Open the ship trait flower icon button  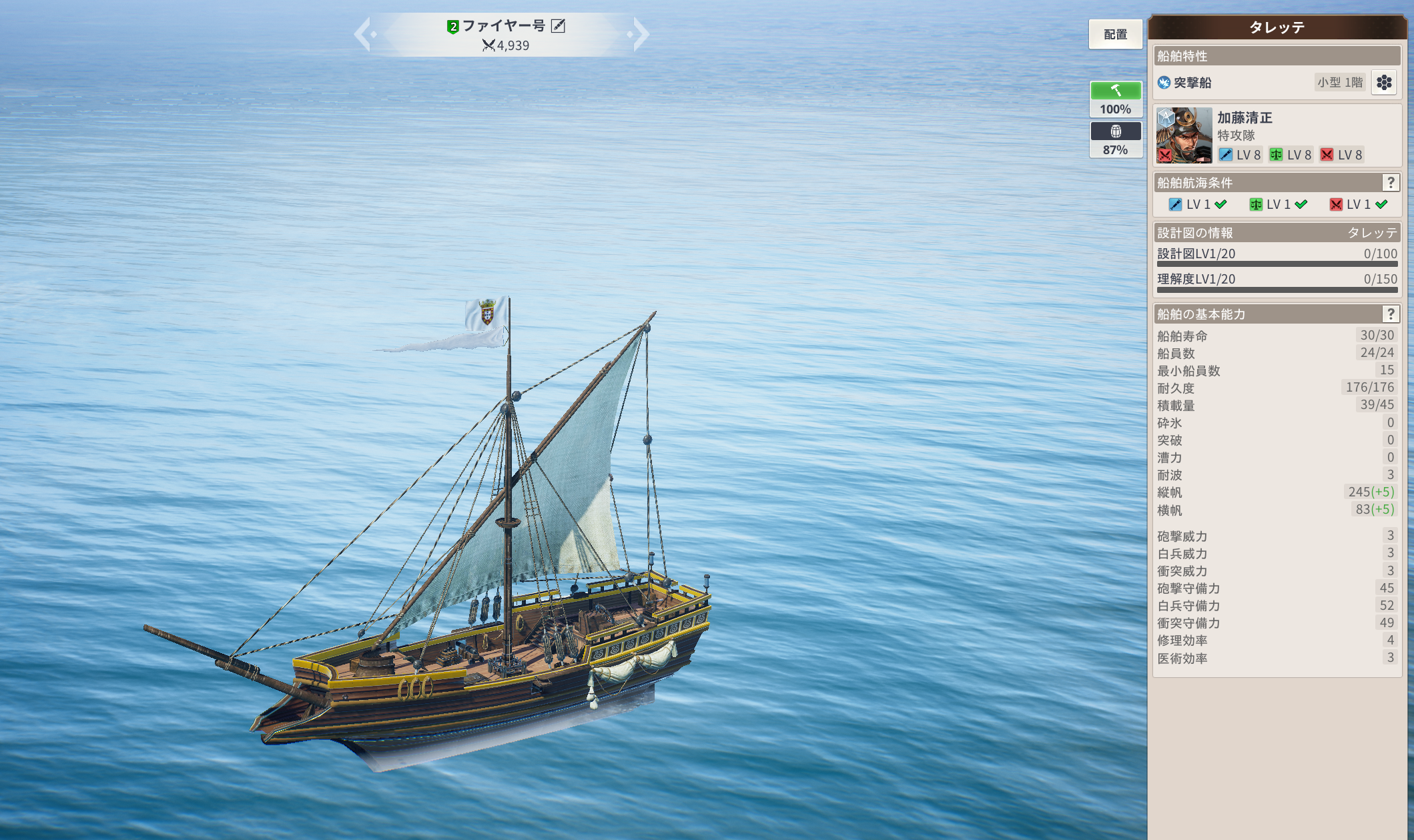[1384, 83]
